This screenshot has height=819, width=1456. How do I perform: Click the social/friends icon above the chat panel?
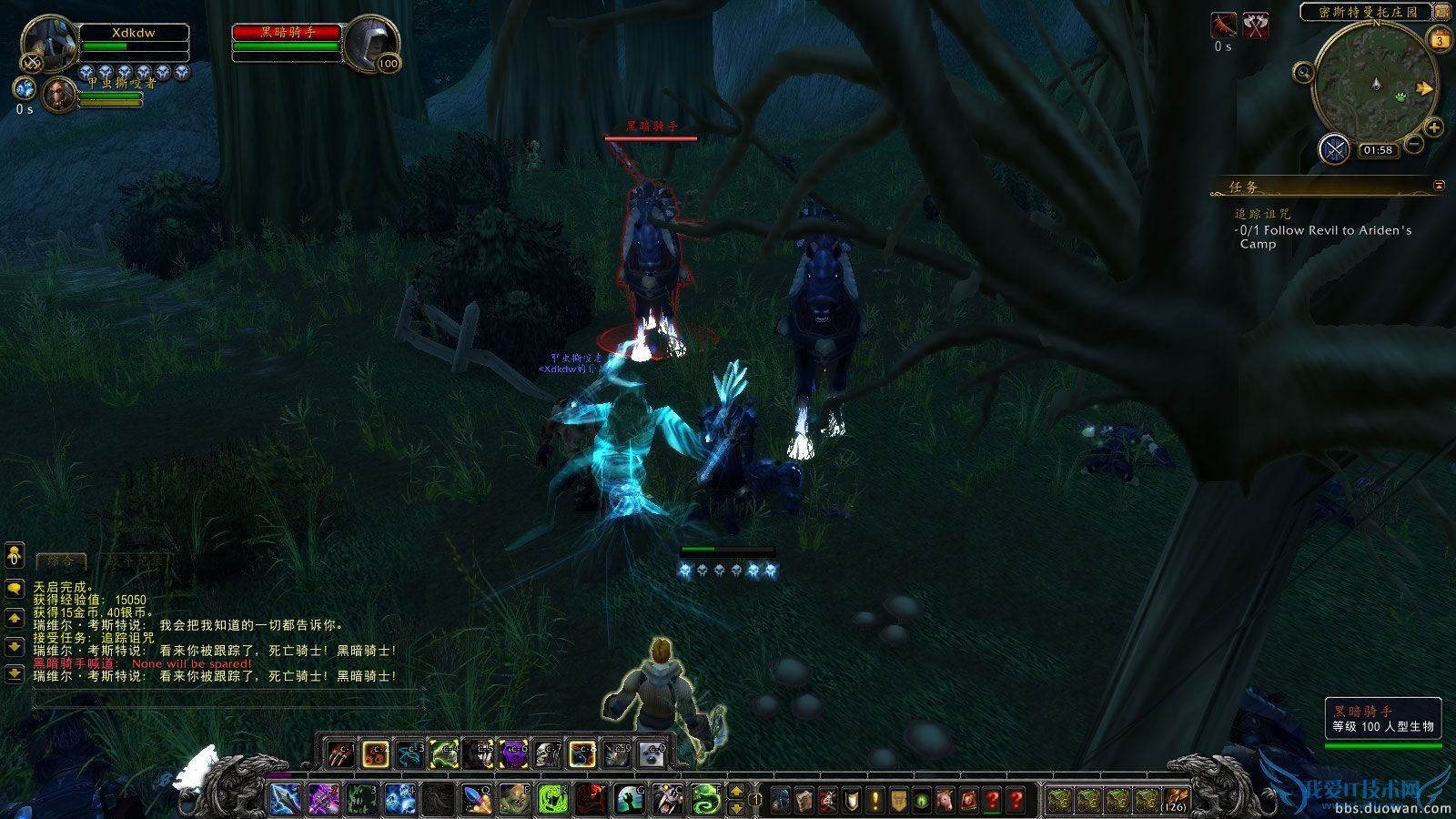pos(14,555)
